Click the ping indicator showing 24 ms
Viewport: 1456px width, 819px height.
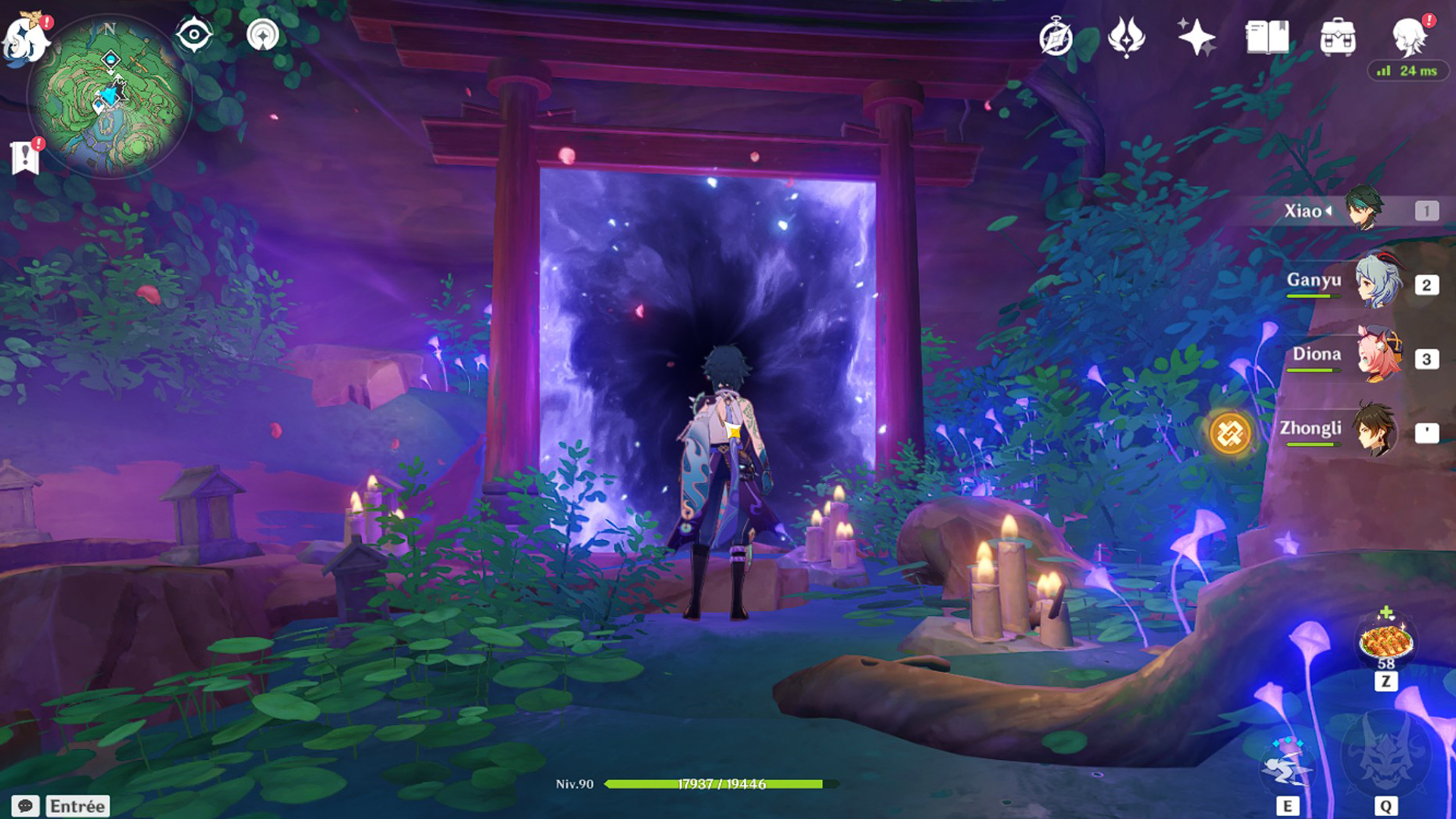[x=1407, y=70]
